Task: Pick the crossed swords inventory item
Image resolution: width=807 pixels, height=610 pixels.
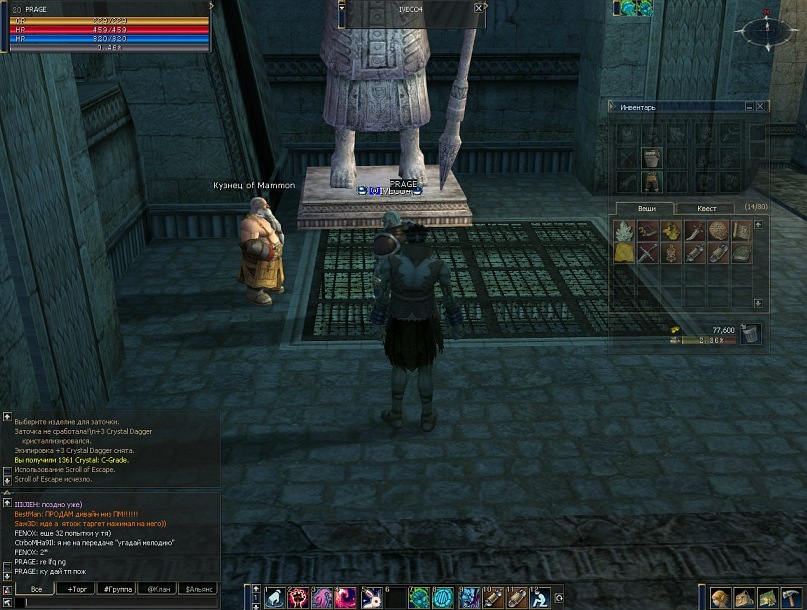Action: coord(647,252)
